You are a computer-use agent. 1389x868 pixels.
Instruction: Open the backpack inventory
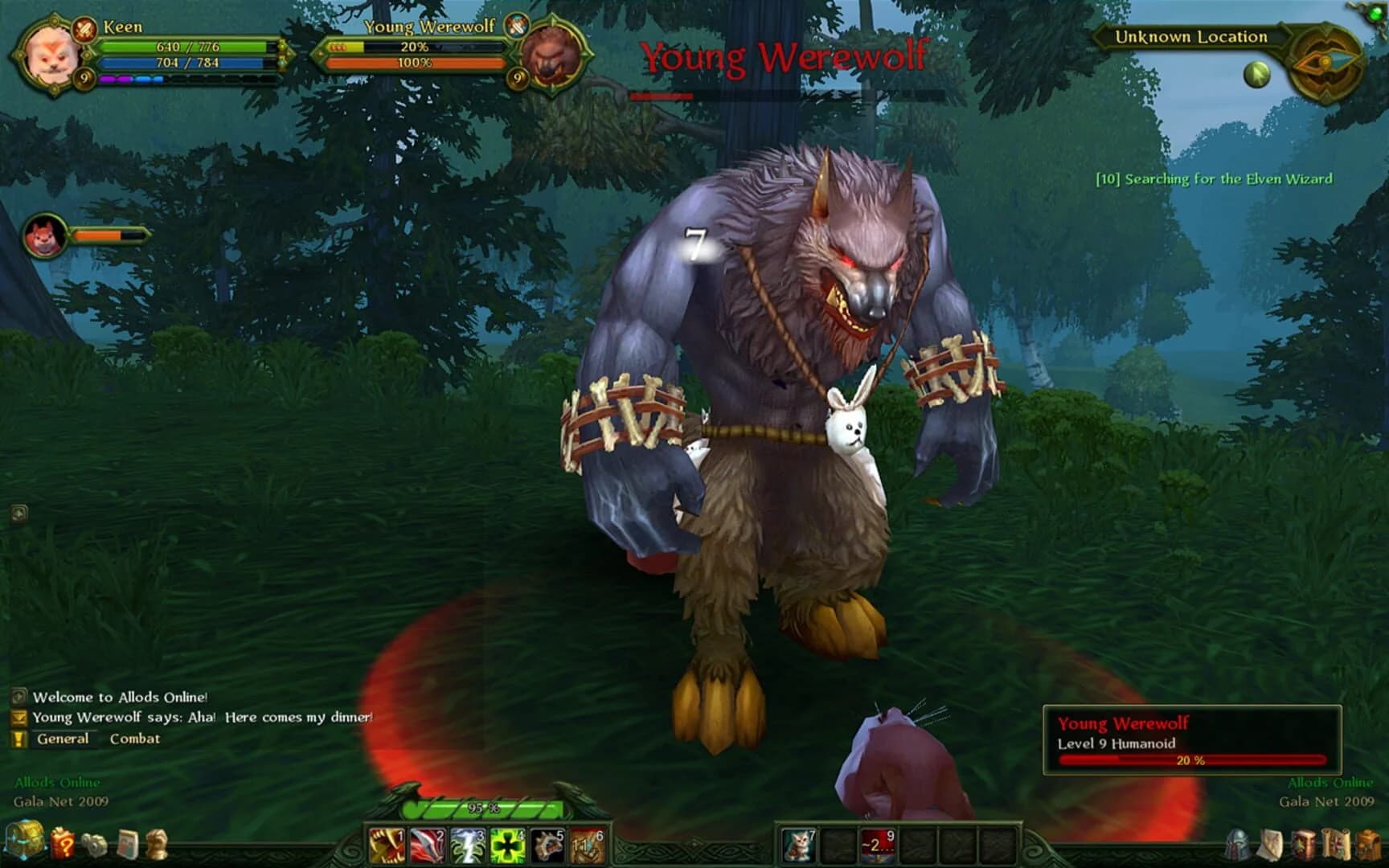coord(1366,844)
